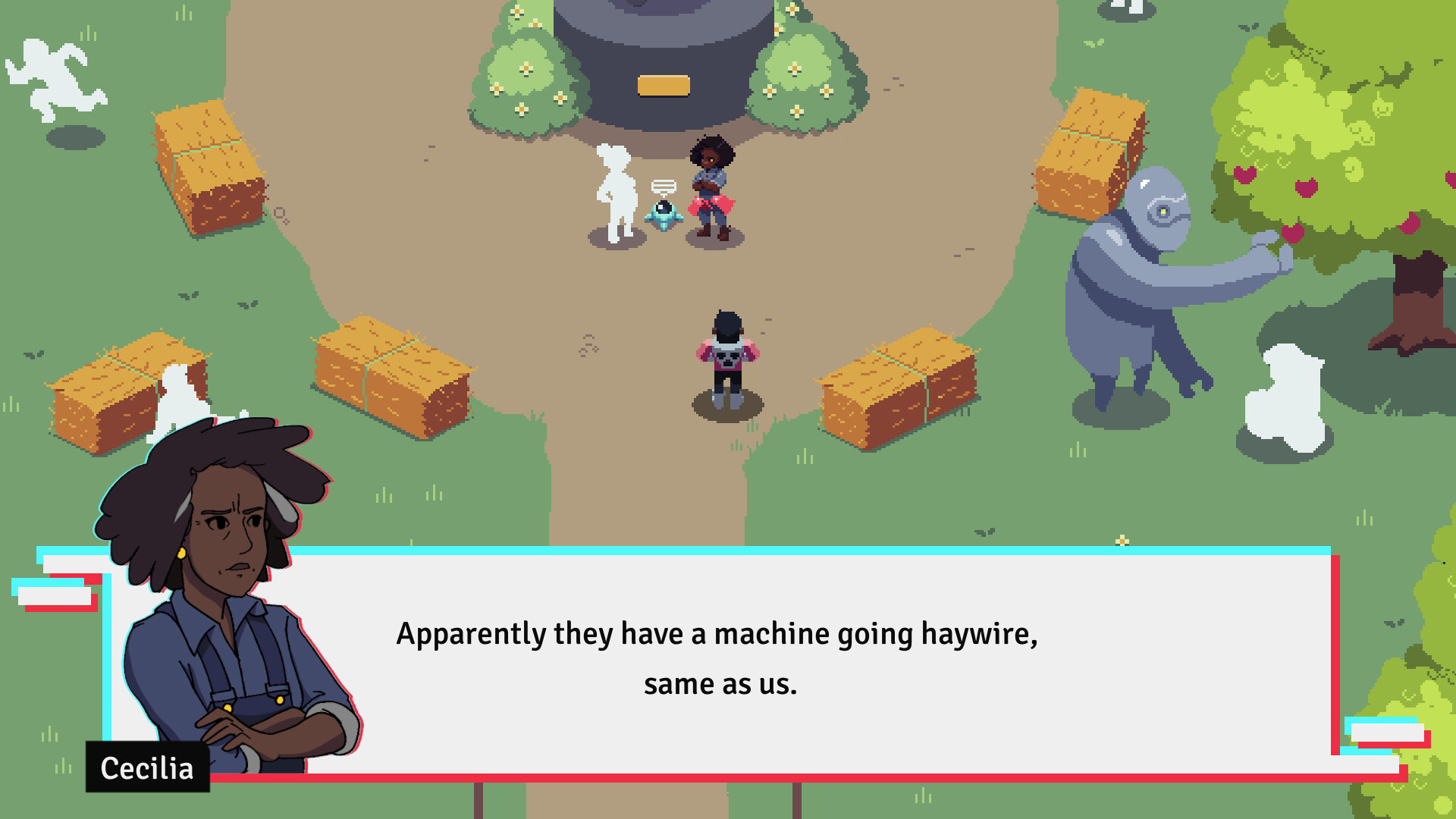Toggle the white silhouette near the hay bale
The height and width of the screenshot is (819, 1456).
click(x=182, y=394)
